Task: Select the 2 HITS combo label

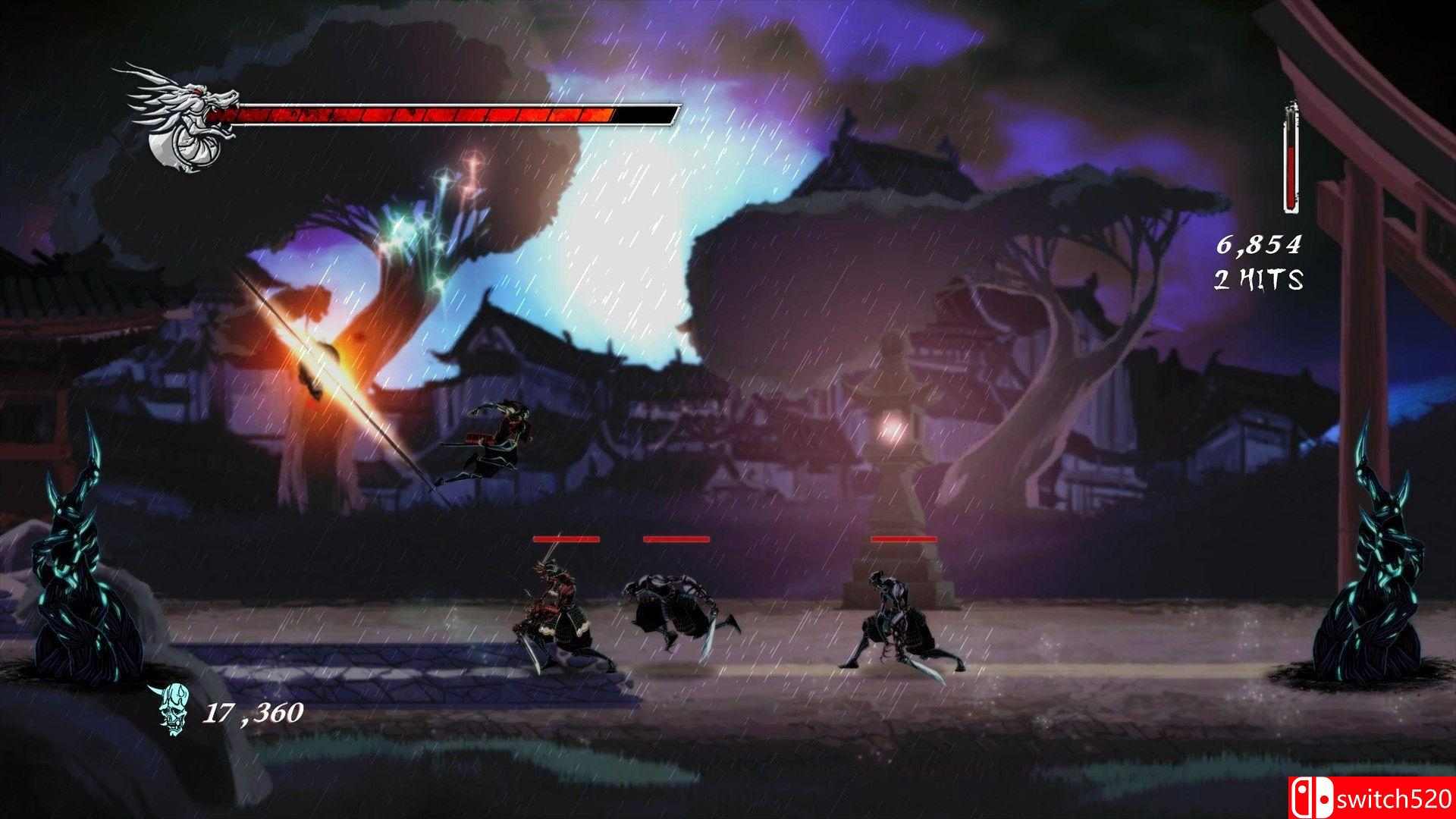Action: tap(1260, 281)
